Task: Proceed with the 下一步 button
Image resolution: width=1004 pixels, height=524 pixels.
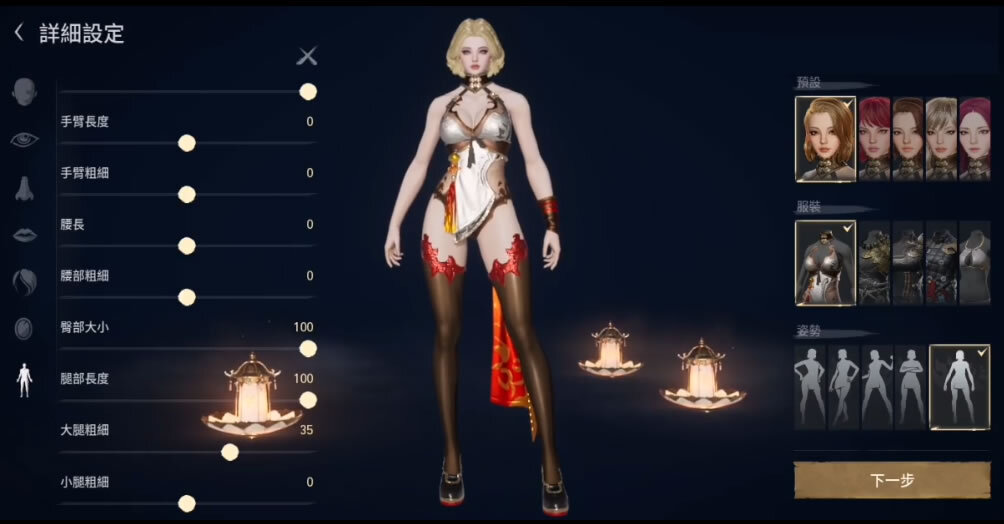Action: coord(892,480)
